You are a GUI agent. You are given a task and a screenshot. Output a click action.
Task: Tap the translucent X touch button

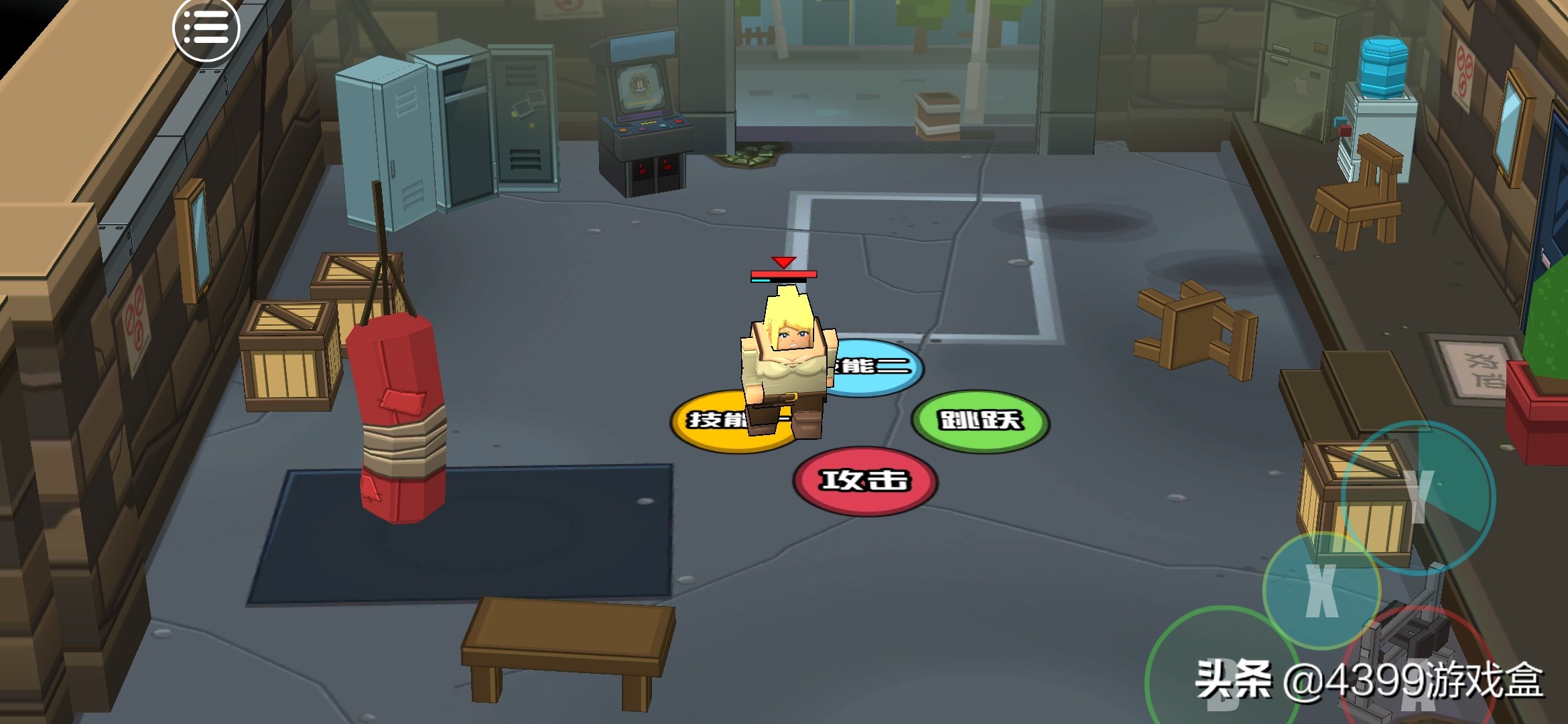click(x=1321, y=591)
